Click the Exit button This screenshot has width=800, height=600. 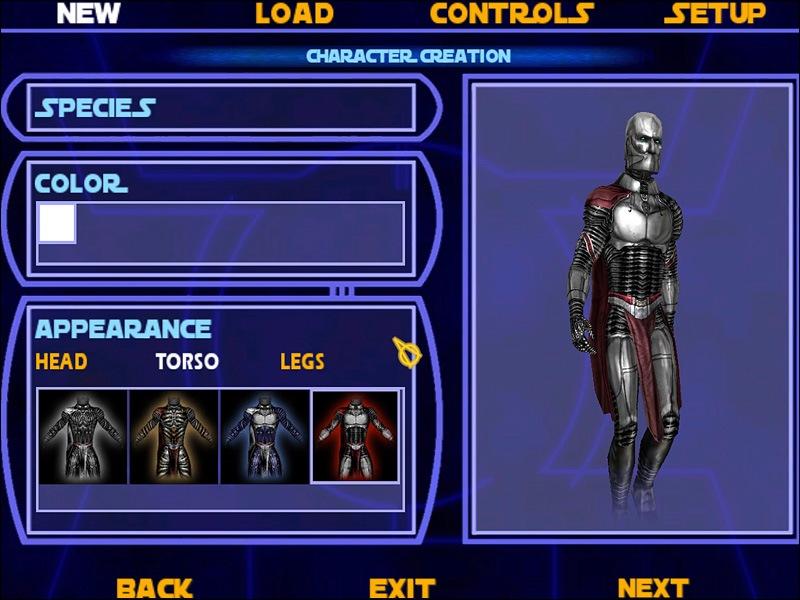(x=402, y=588)
